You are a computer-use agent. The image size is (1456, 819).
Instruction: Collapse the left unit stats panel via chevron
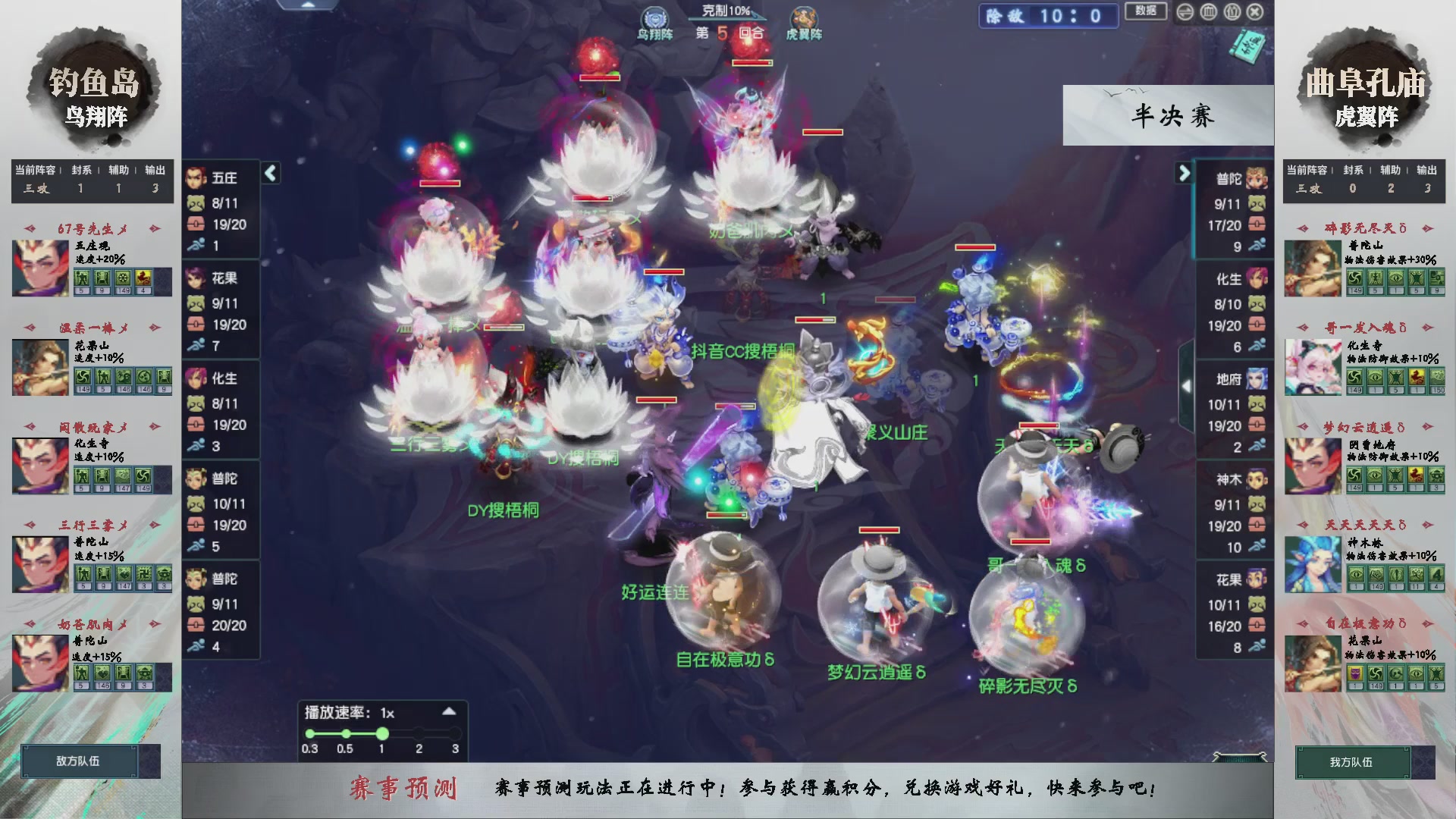270,173
